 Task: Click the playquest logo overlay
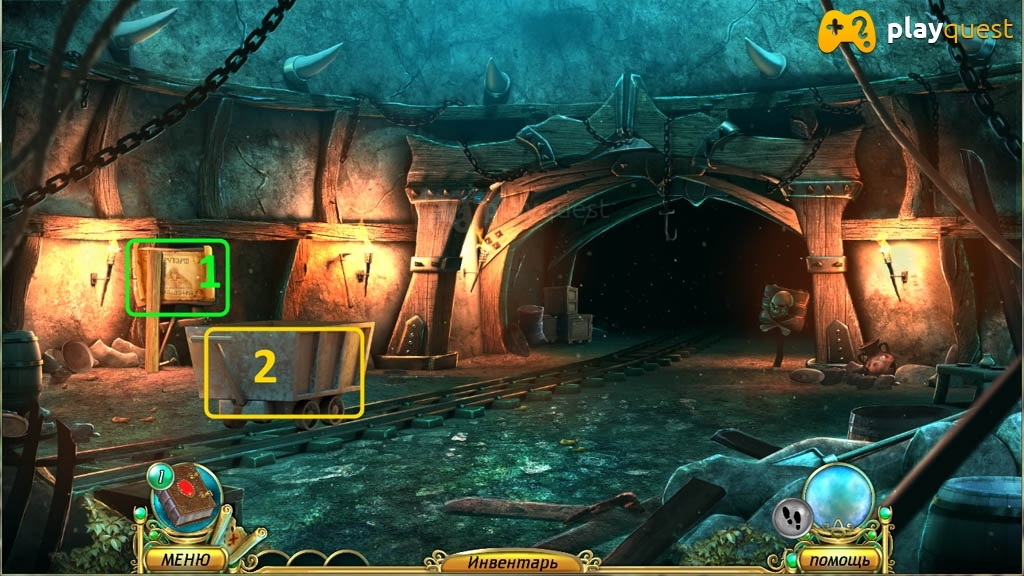(x=916, y=31)
